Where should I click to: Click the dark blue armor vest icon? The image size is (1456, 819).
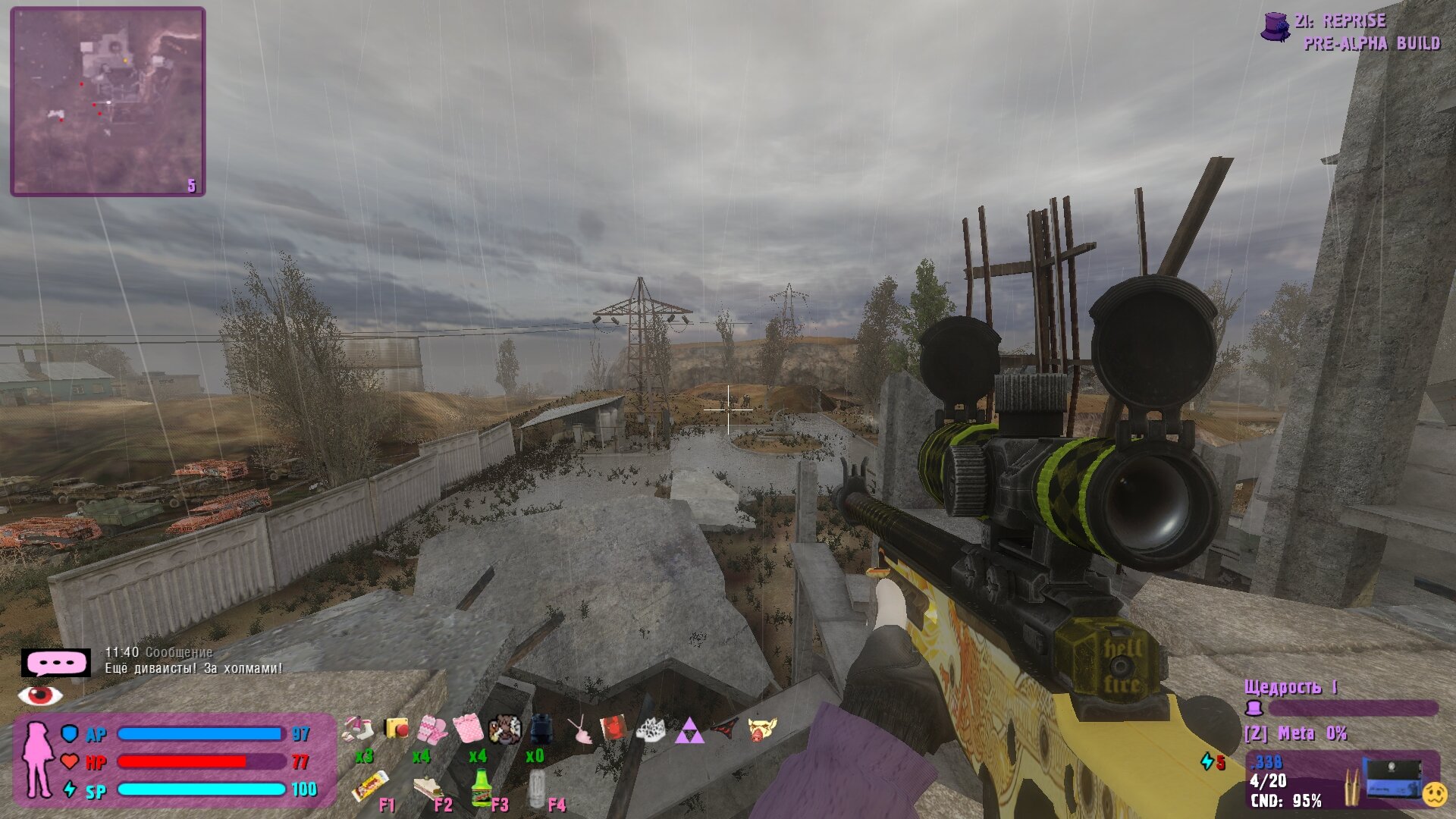pyautogui.click(x=541, y=730)
